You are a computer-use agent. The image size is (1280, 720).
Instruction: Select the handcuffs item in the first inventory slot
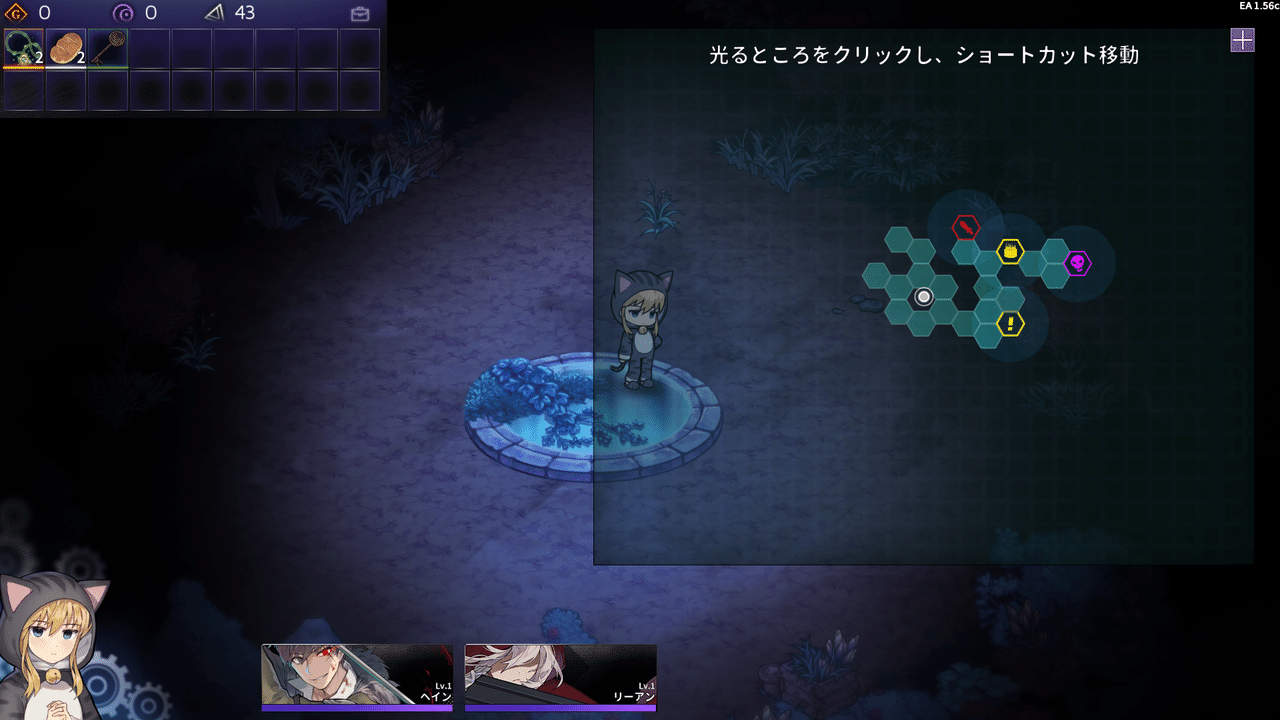[x=22, y=49]
